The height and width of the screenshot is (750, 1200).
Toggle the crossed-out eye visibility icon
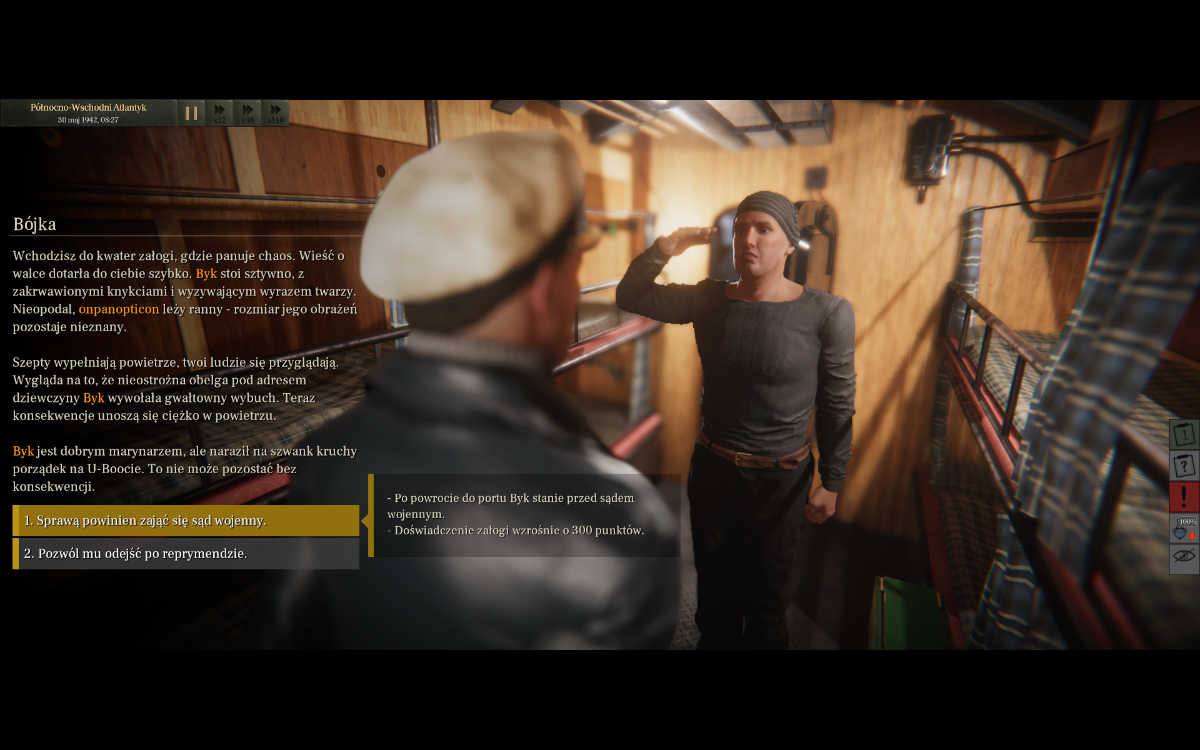pyautogui.click(x=1184, y=557)
